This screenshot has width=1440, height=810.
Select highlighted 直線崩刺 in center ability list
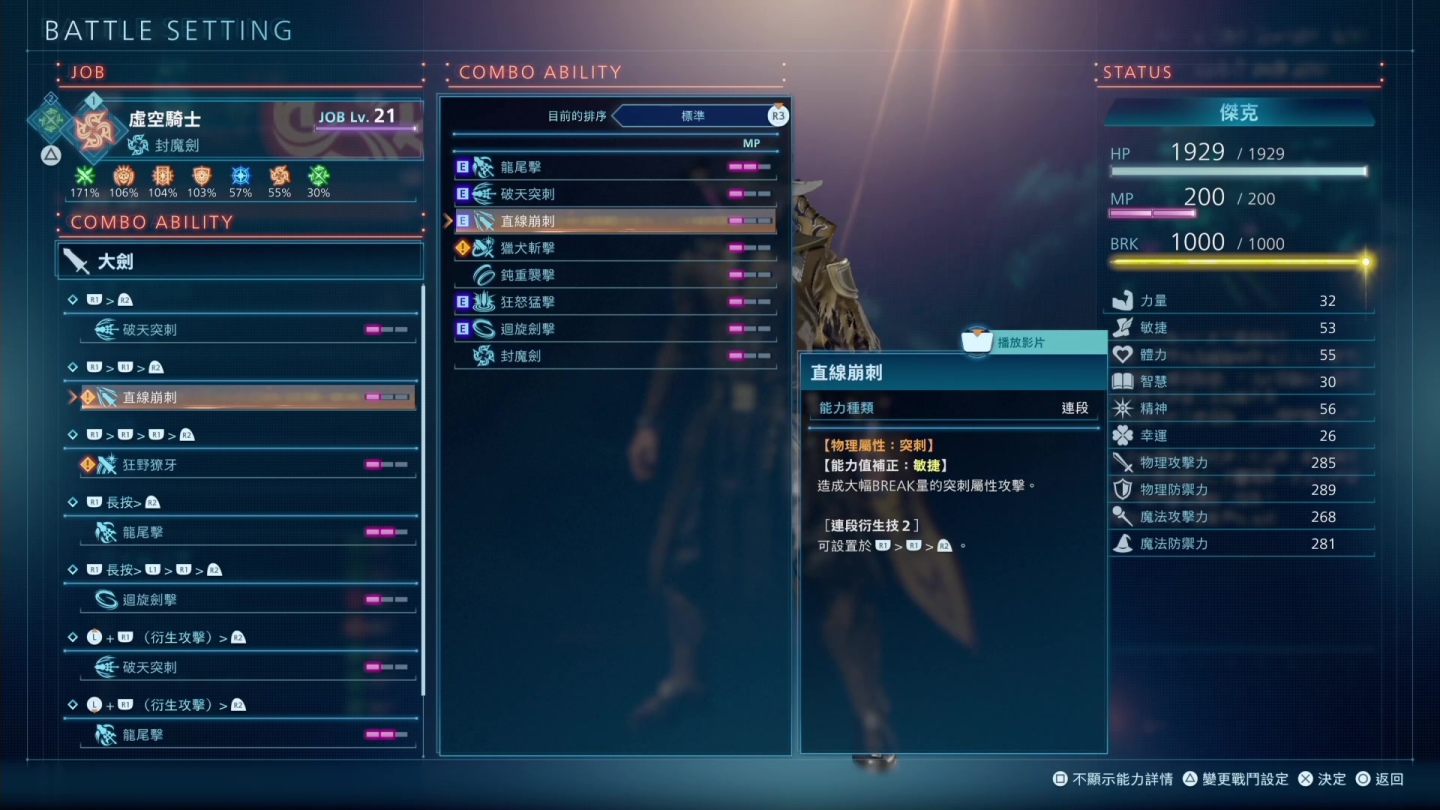point(615,221)
